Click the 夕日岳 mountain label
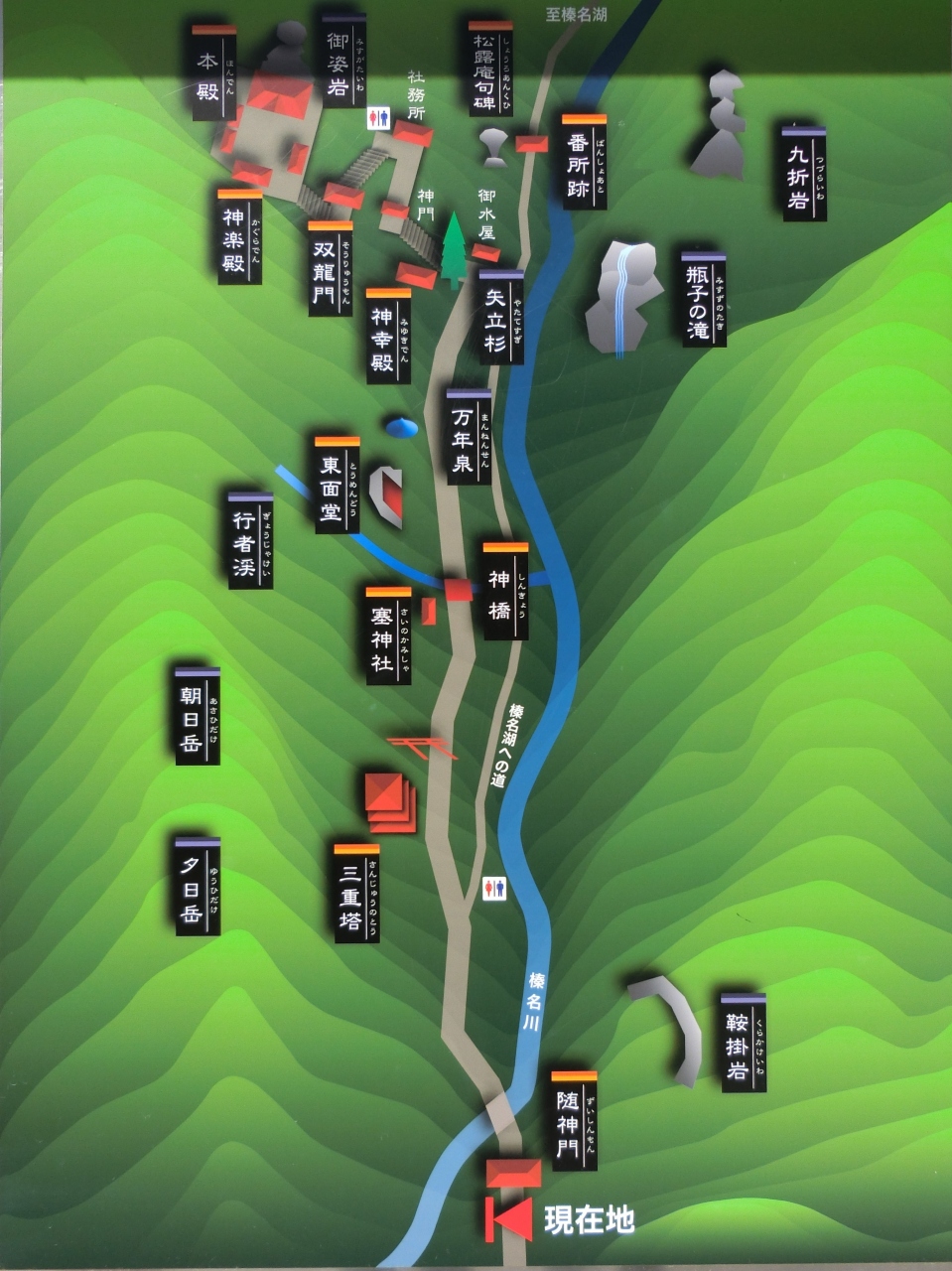This screenshot has height=1271, width=952. click(197, 886)
